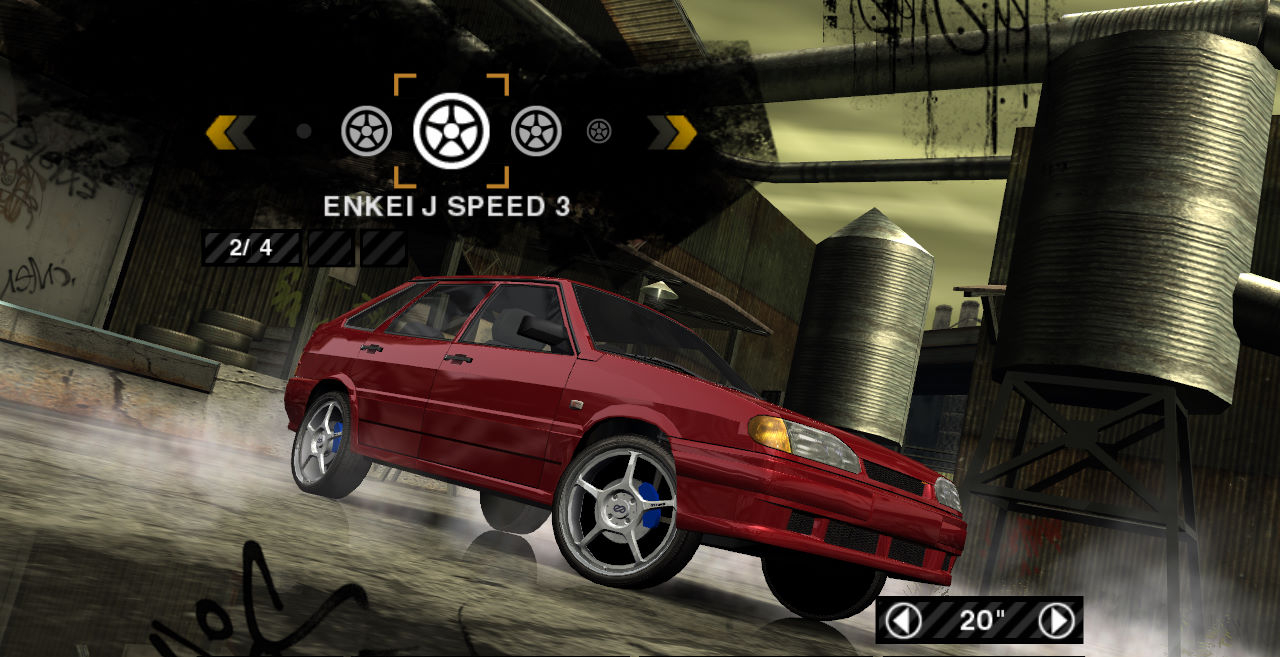Image resolution: width=1280 pixels, height=657 pixels.
Task: Choose the smallest rim icon beside the right chevron
Action: click(x=599, y=131)
